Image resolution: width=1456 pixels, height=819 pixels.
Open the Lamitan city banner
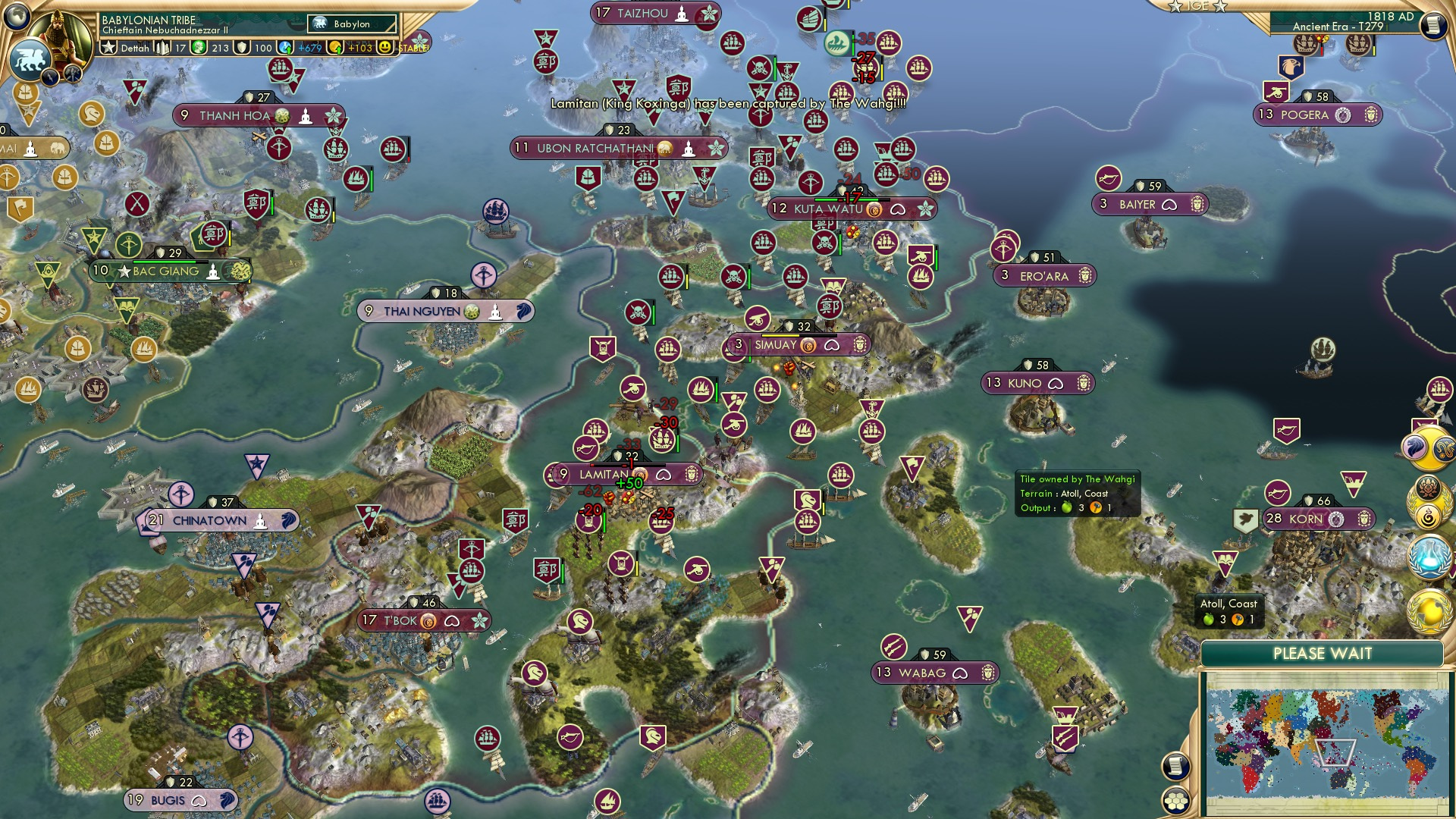point(607,472)
